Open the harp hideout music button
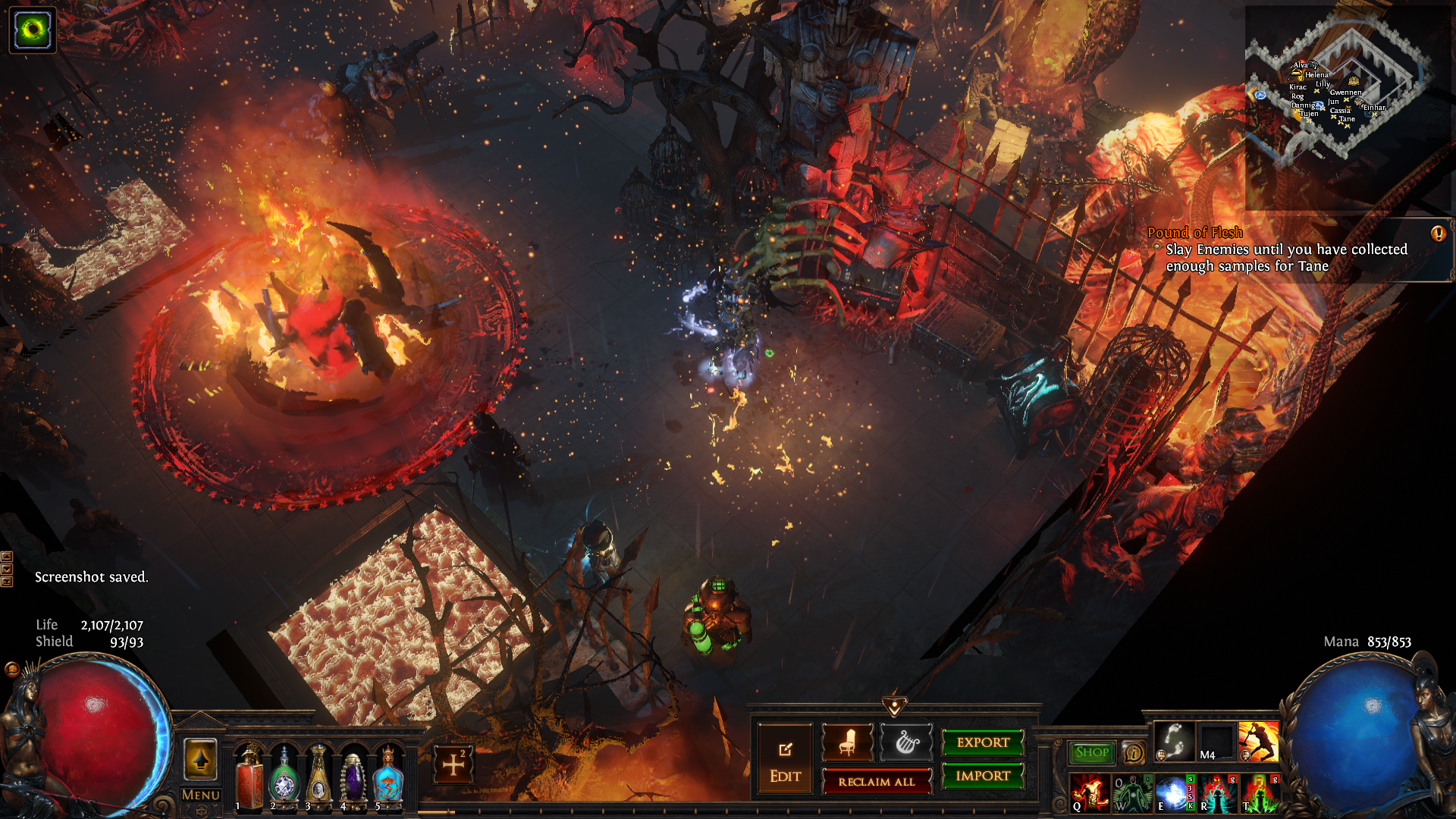The height and width of the screenshot is (819, 1456). pyautogui.click(x=905, y=742)
